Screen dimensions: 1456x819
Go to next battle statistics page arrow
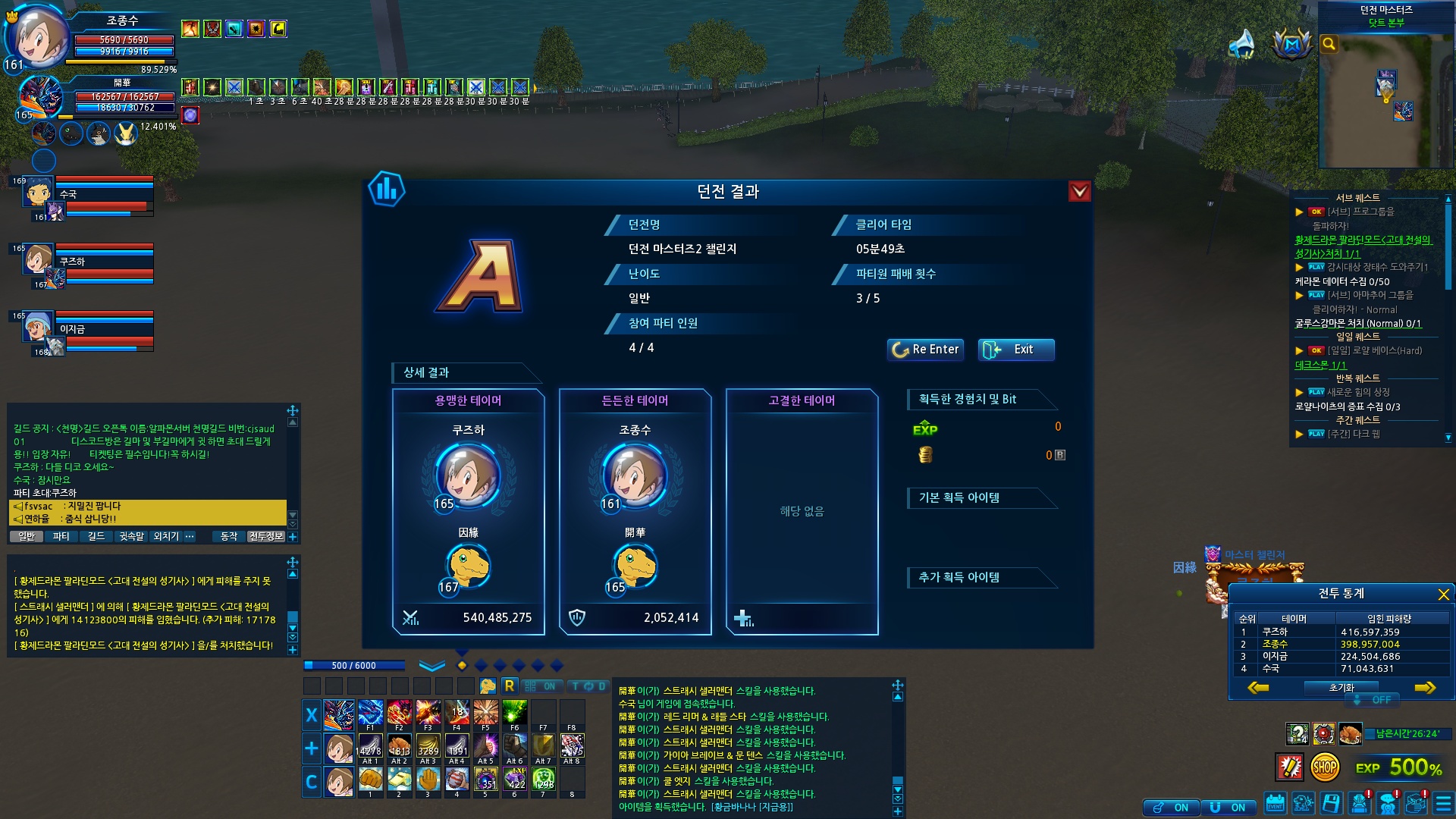pos(1425,688)
